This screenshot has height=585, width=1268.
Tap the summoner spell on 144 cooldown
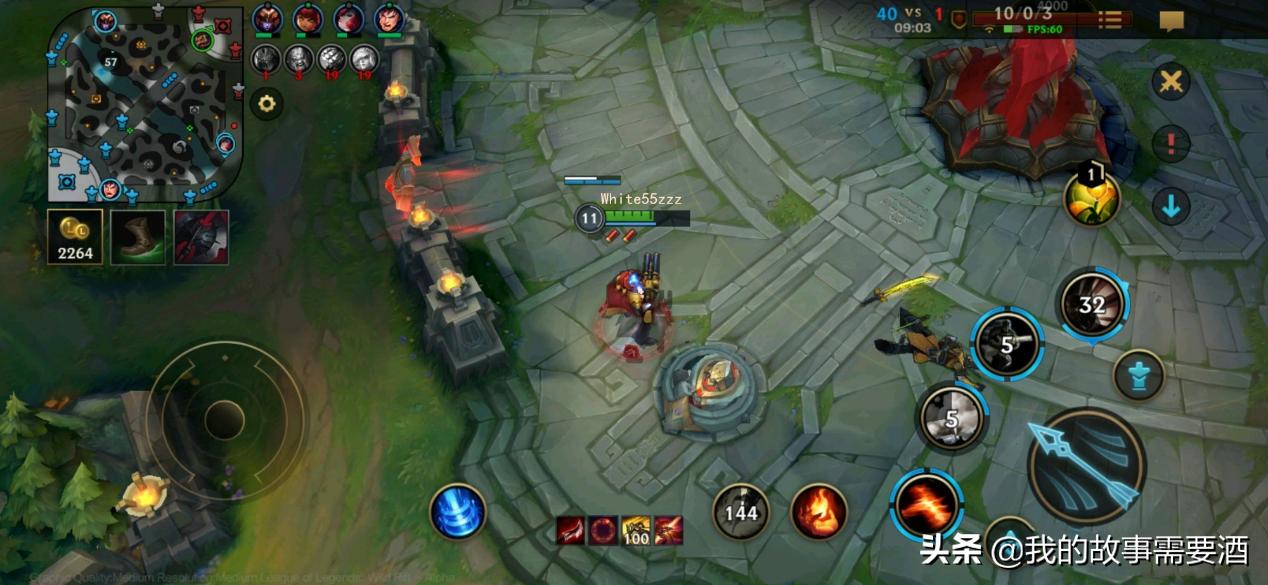pyautogui.click(x=741, y=512)
